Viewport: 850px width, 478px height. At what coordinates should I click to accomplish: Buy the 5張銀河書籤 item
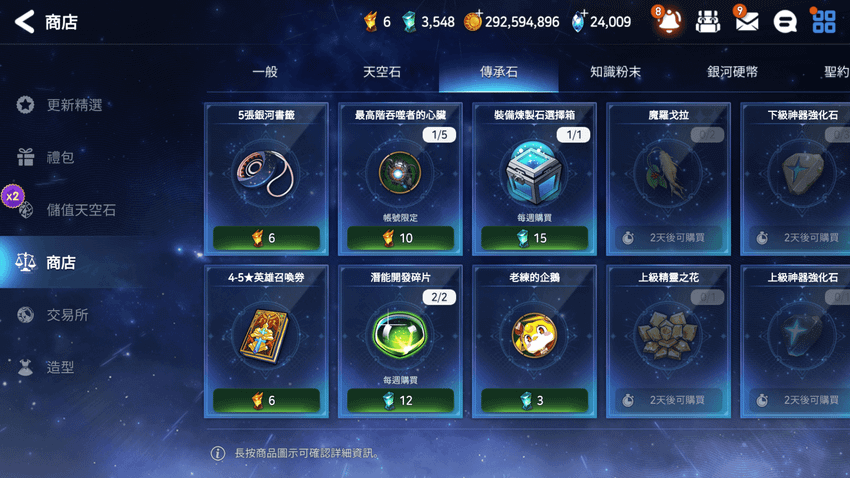point(266,238)
